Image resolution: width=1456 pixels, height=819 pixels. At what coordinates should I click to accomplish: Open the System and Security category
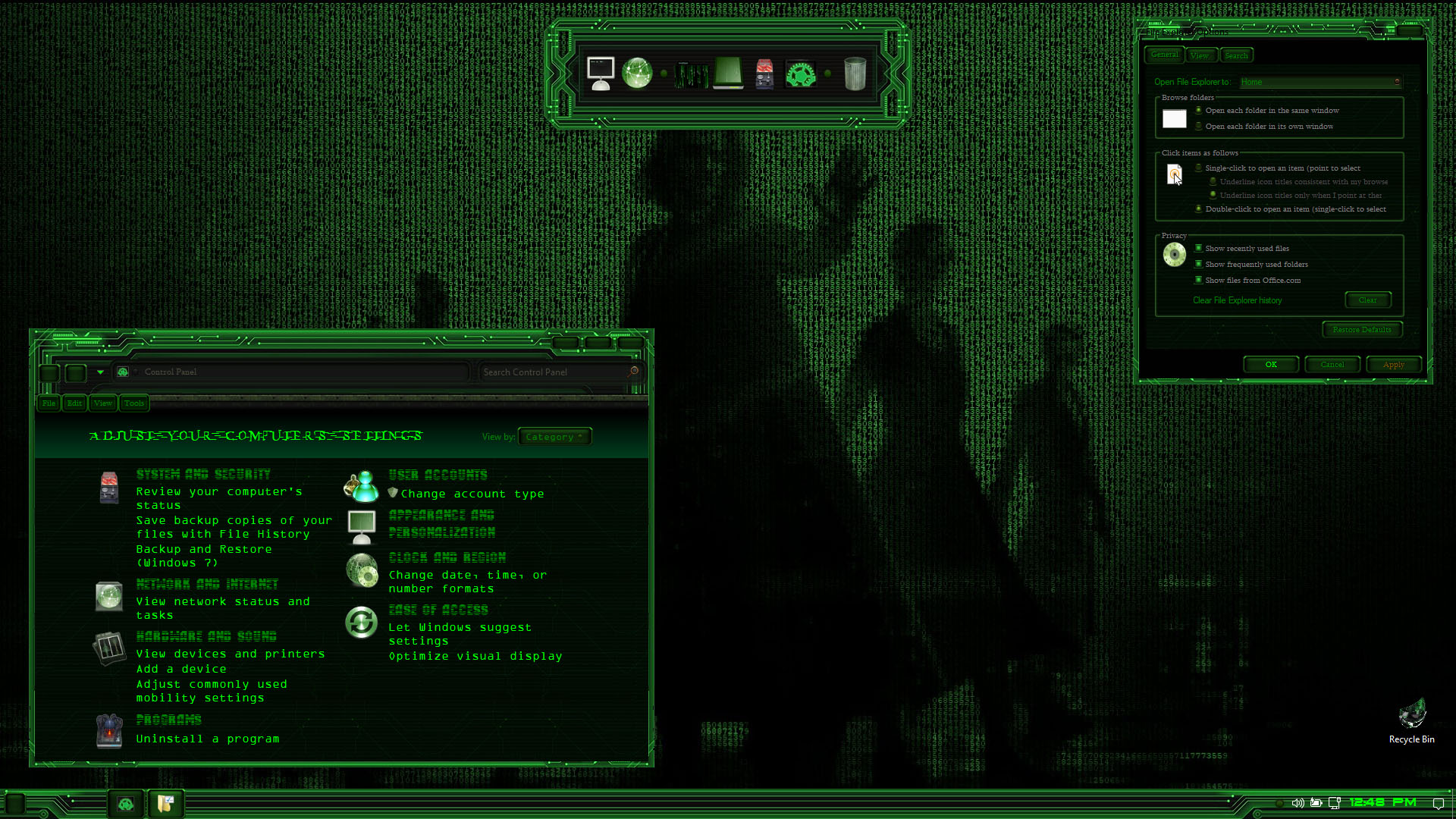coord(203,475)
